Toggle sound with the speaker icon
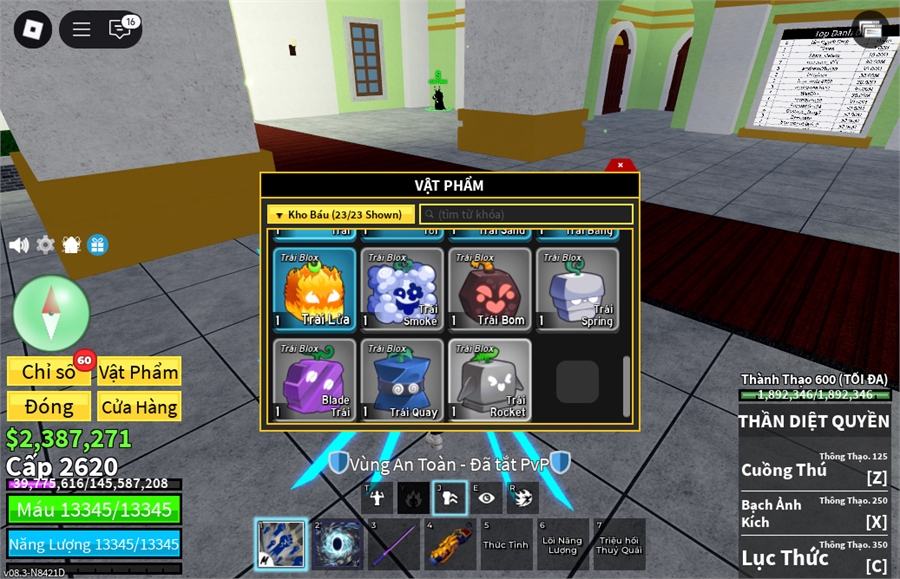The height and width of the screenshot is (579, 900). click(x=19, y=245)
